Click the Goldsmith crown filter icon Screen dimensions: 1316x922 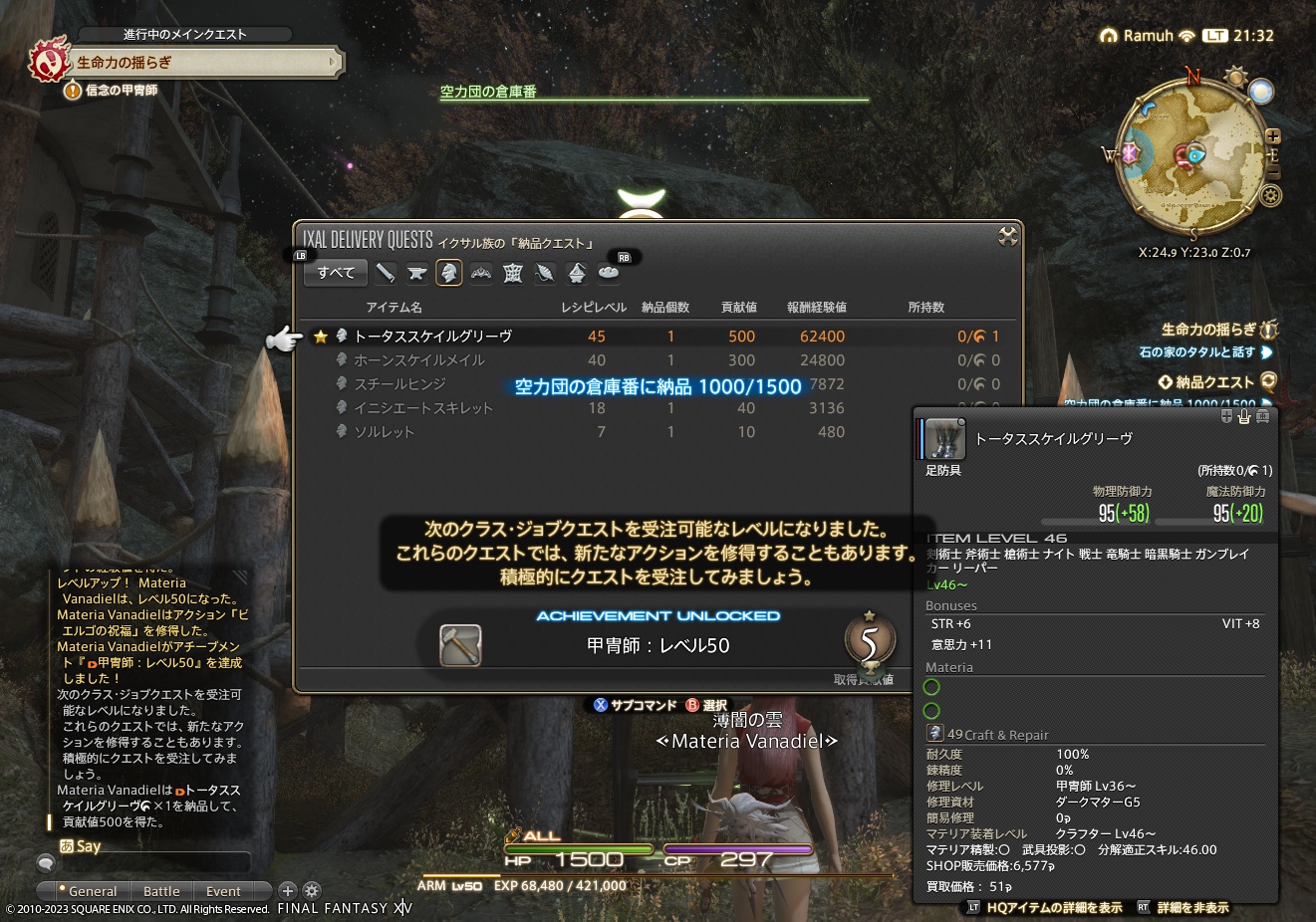pyautogui.click(x=480, y=272)
